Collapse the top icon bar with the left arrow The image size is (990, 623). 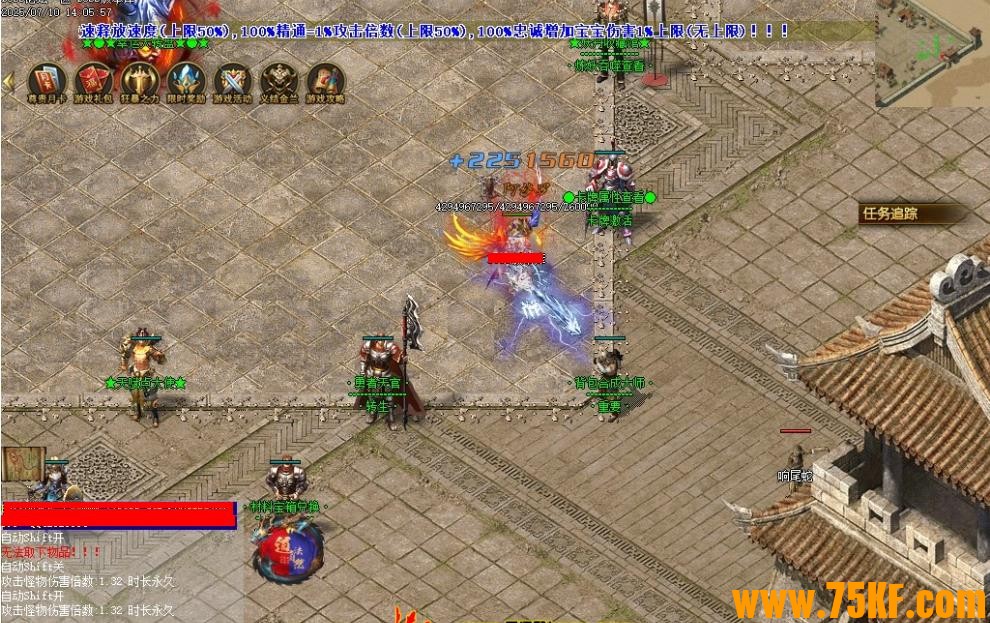pyautogui.click(x=8, y=80)
